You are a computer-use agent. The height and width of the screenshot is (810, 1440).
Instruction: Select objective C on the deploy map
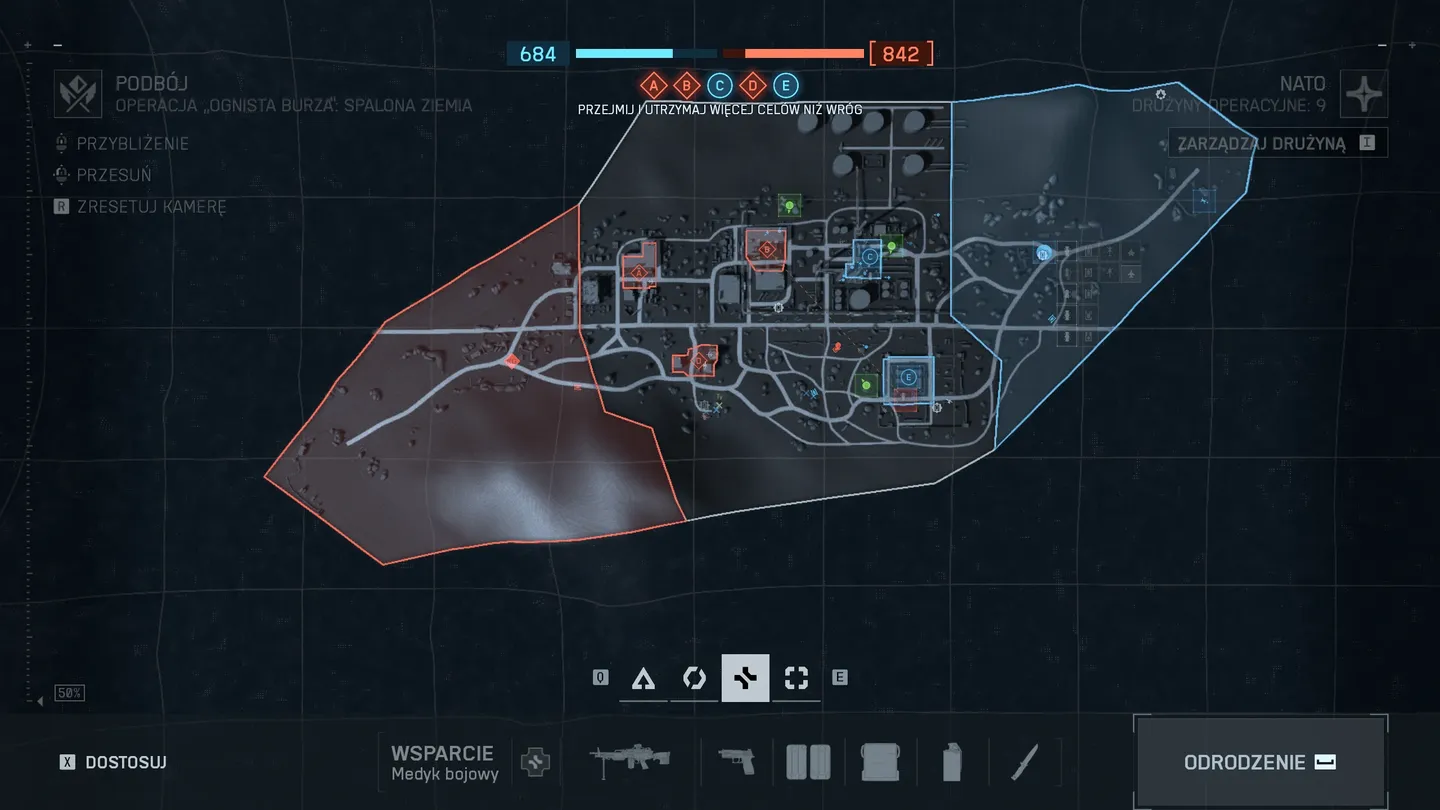tap(869, 257)
